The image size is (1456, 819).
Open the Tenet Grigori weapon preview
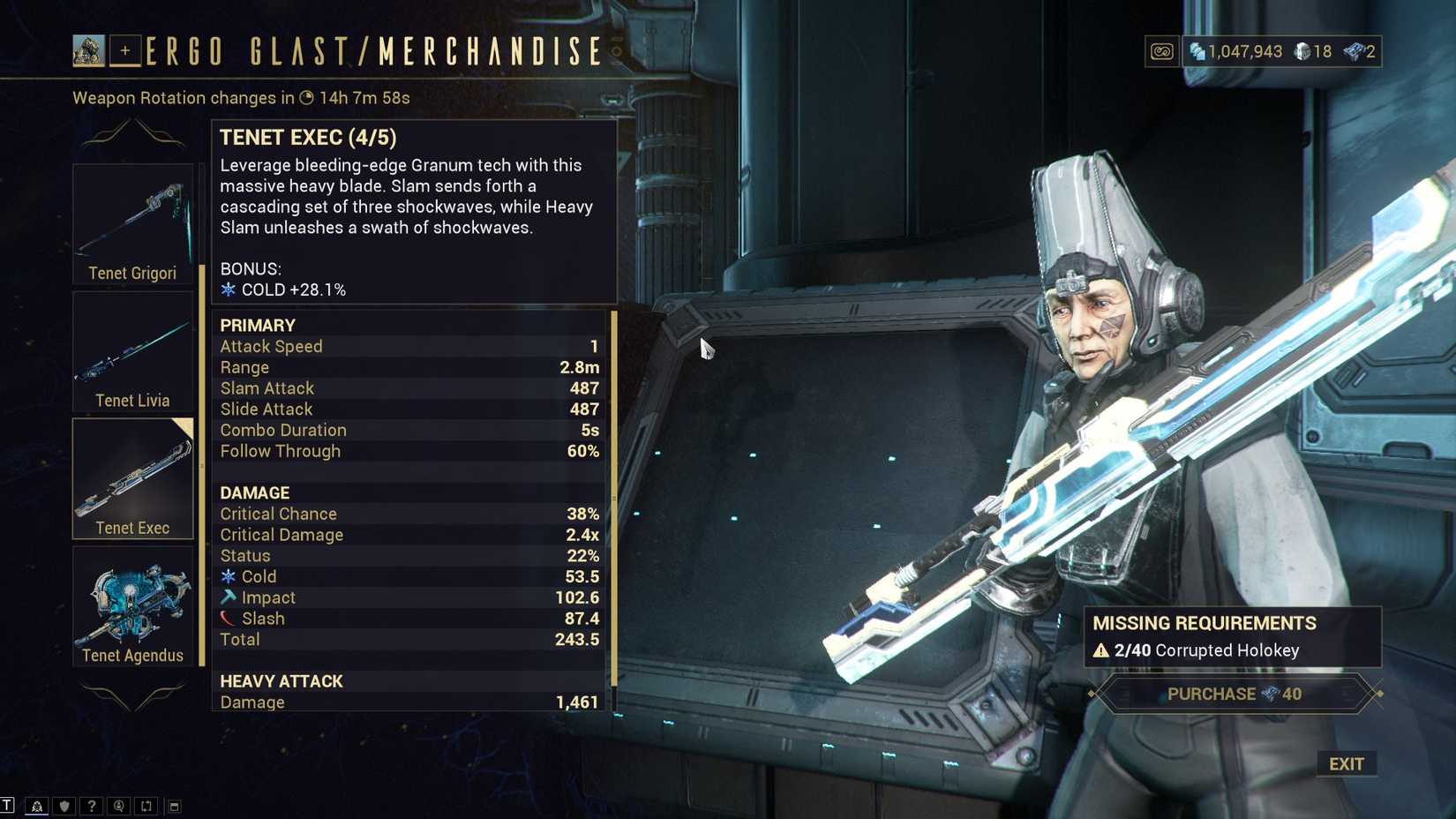[132, 221]
